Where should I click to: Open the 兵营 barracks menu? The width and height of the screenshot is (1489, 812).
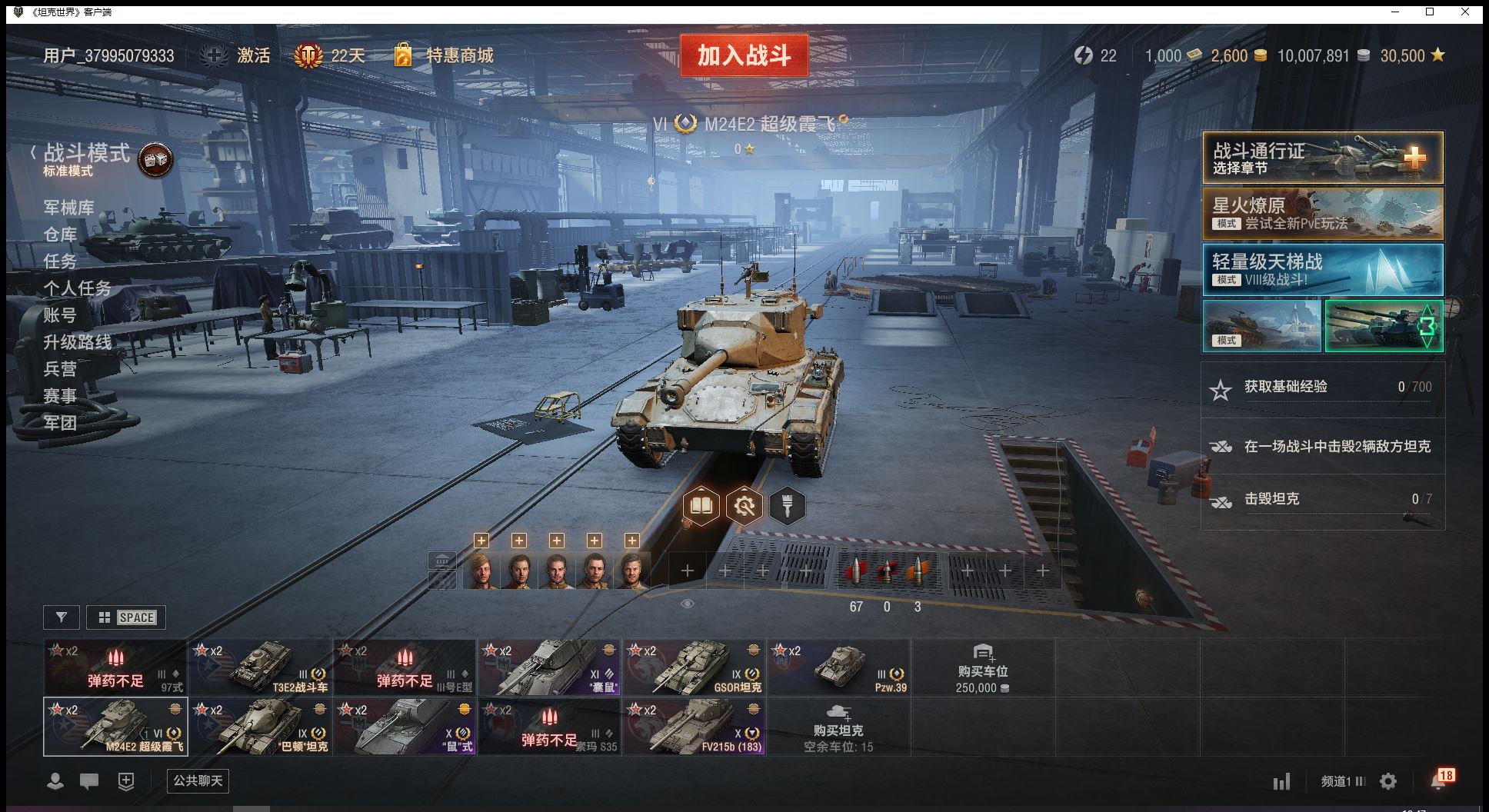point(60,369)
